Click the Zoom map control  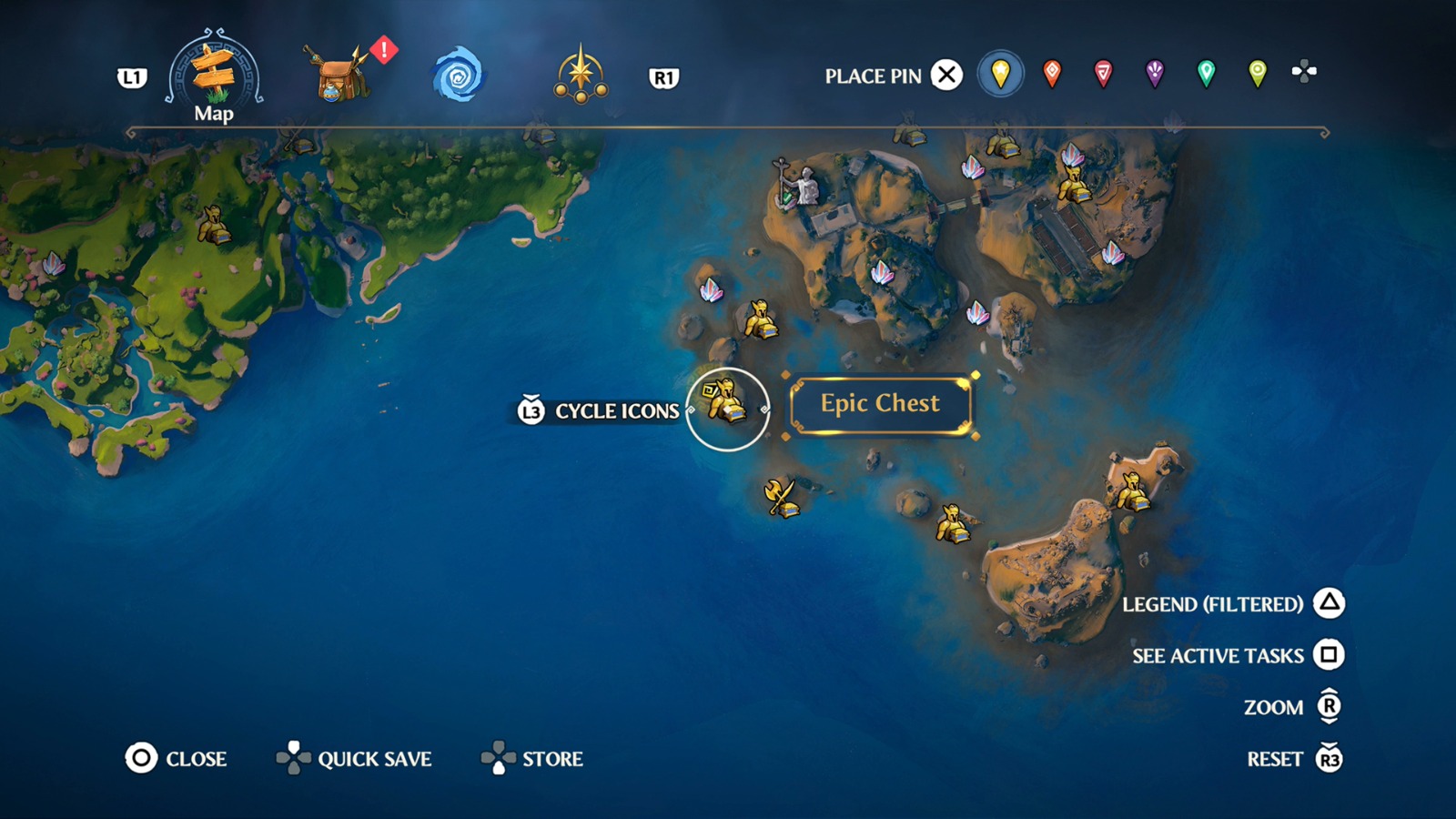tap(1328, 707)
